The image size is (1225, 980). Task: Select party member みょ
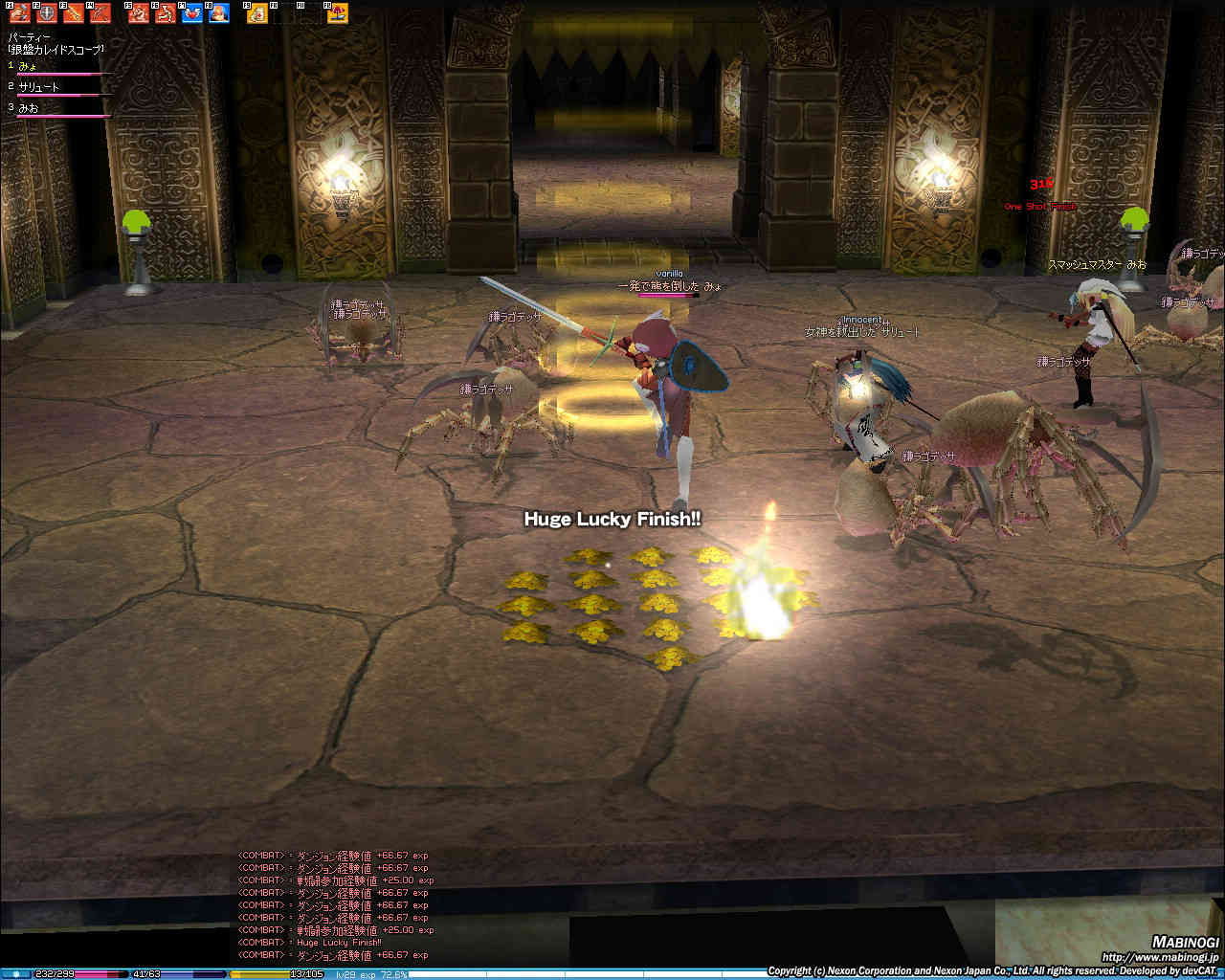(x=29, y=66)
